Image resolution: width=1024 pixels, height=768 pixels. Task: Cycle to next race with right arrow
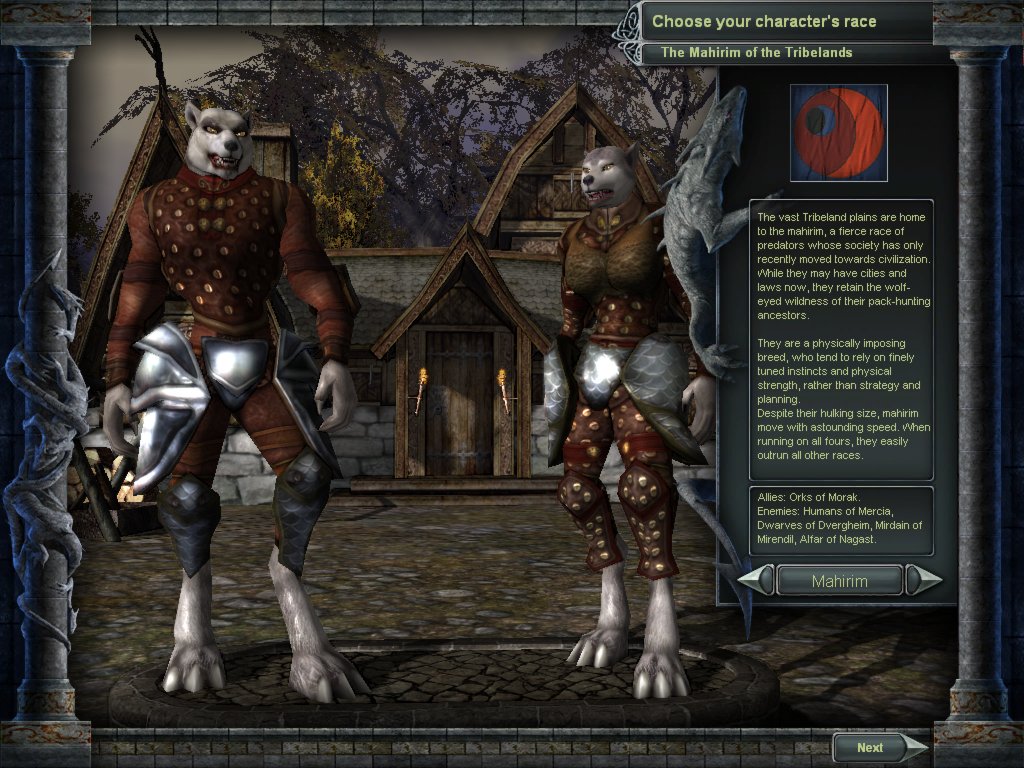(x=922, y=581)
